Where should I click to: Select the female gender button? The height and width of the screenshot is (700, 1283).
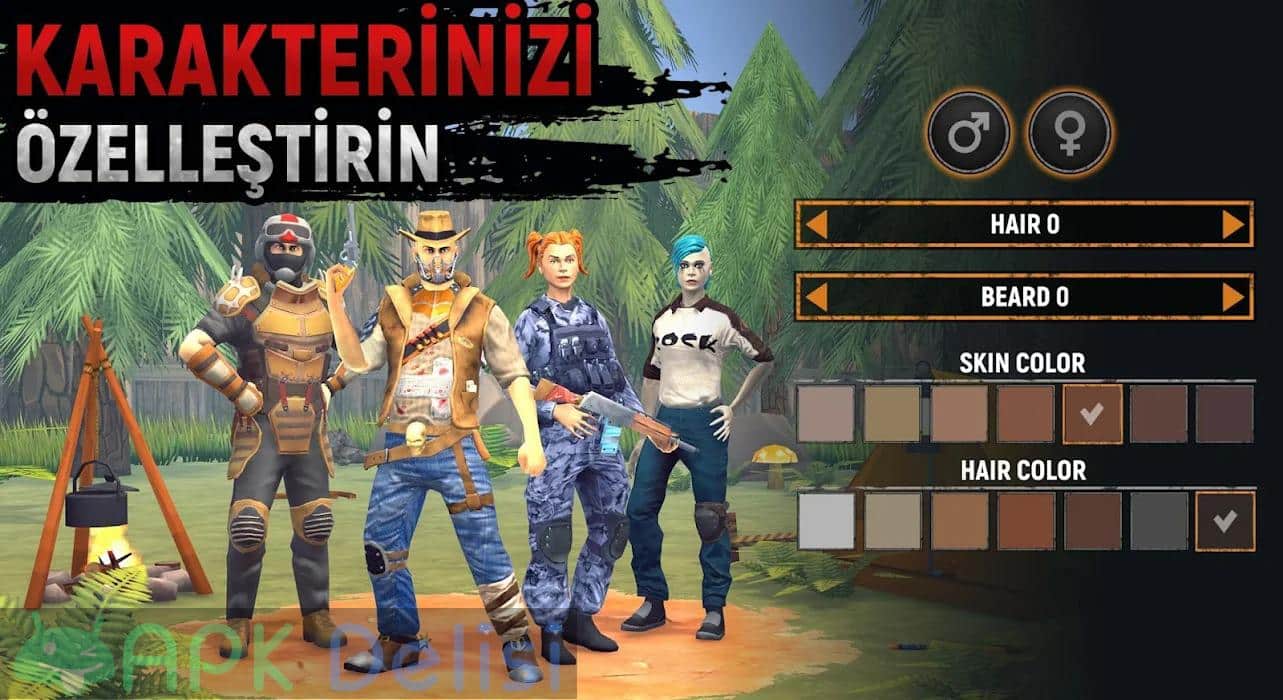pos(1070,134)
